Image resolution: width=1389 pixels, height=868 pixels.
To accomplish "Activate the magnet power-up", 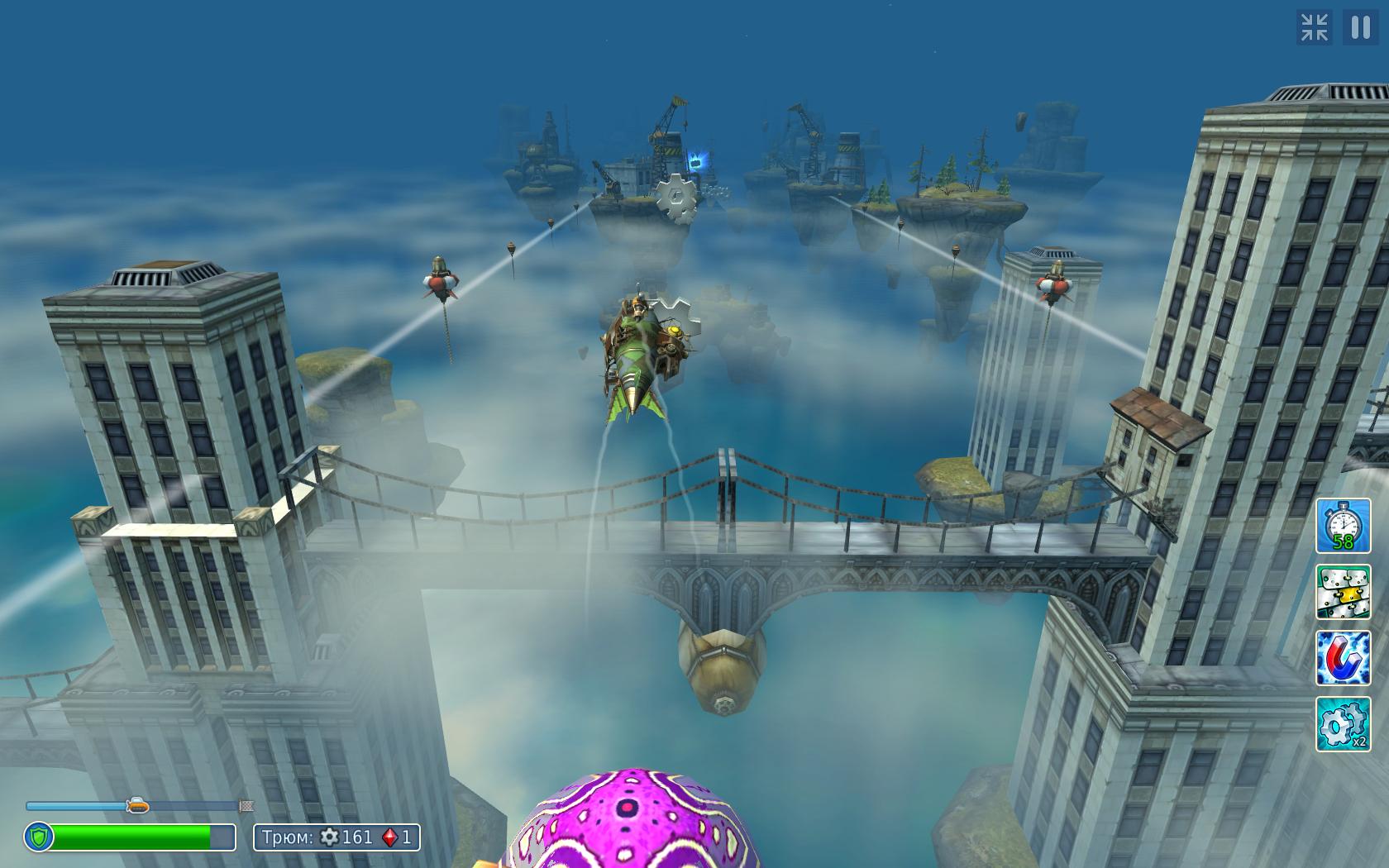I will tap(1343, 658).
